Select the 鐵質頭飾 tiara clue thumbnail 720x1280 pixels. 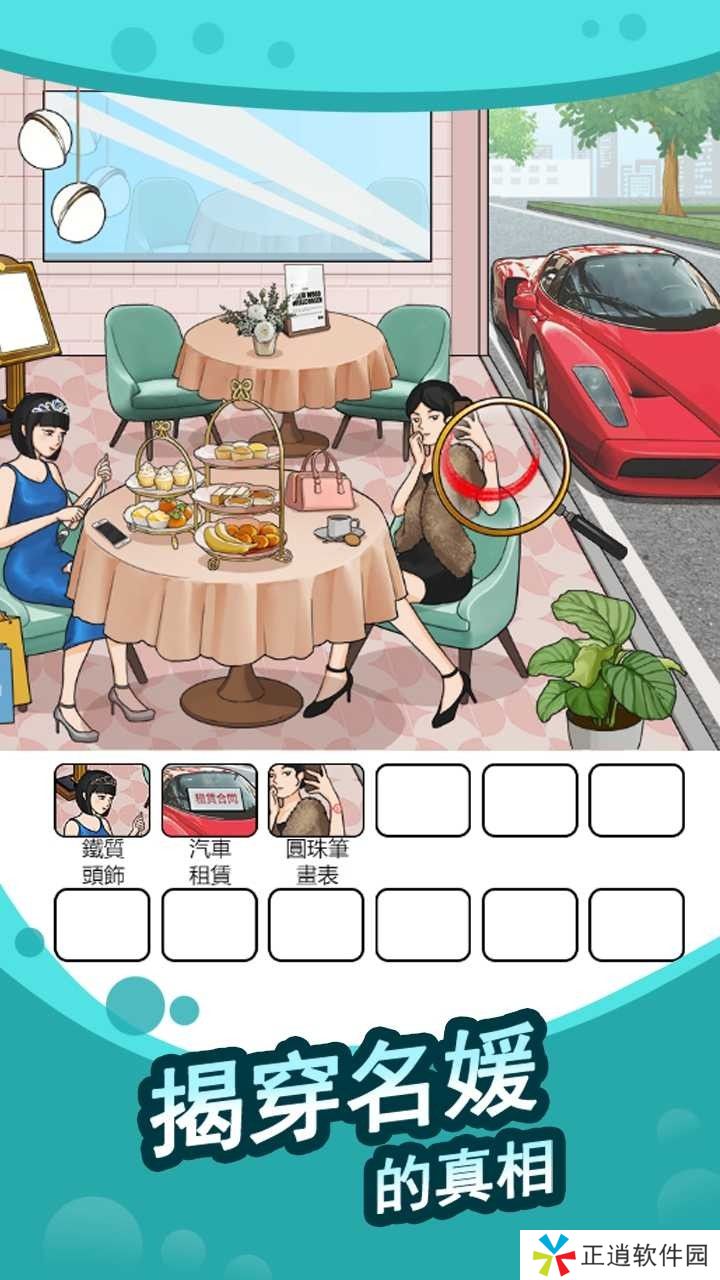click(x=102, y=800)
